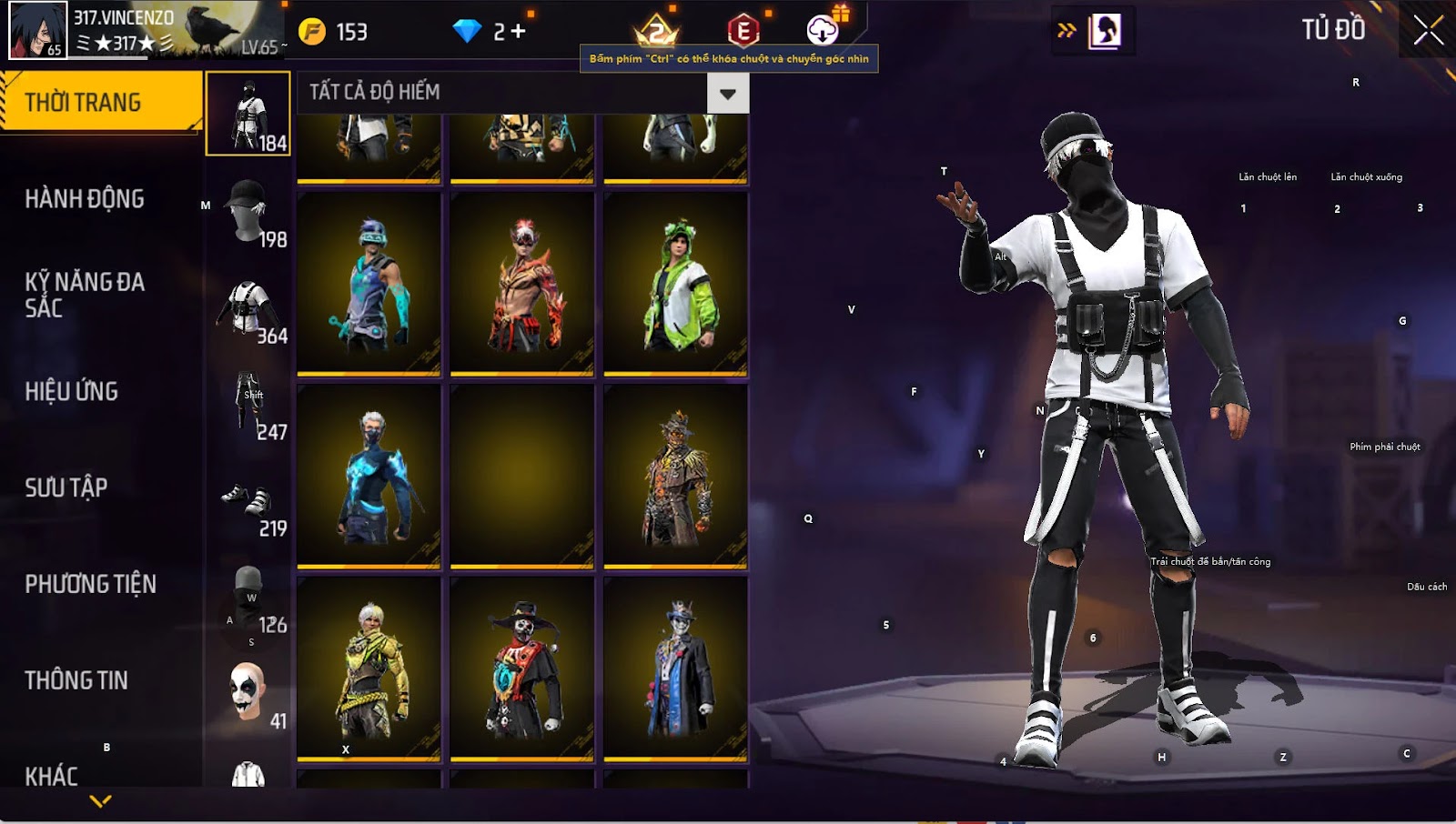
Task: Open the SƯU TẬP tab
Action: coord(66,487)
